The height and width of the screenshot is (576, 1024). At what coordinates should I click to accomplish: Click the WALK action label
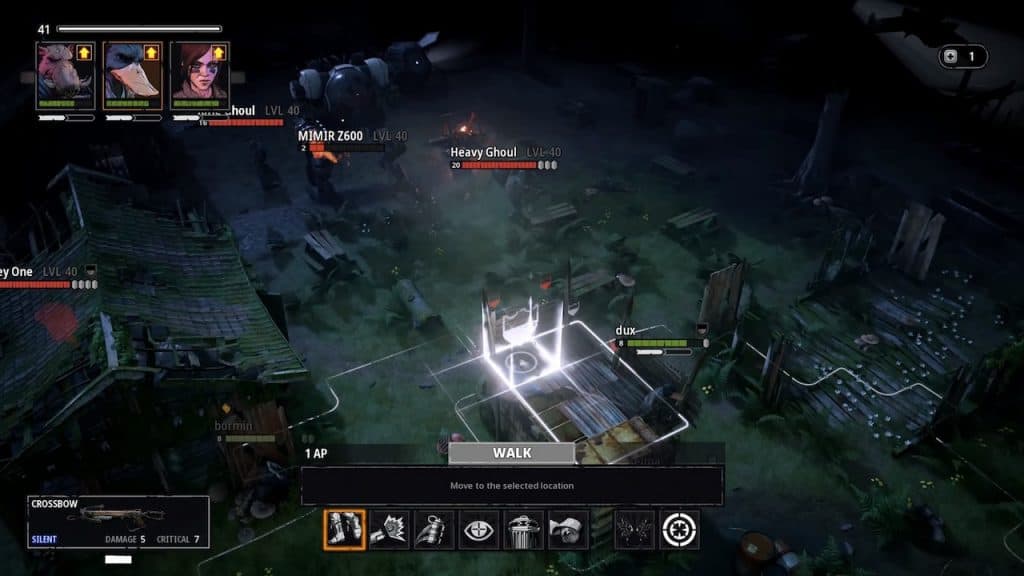[512, 453]
